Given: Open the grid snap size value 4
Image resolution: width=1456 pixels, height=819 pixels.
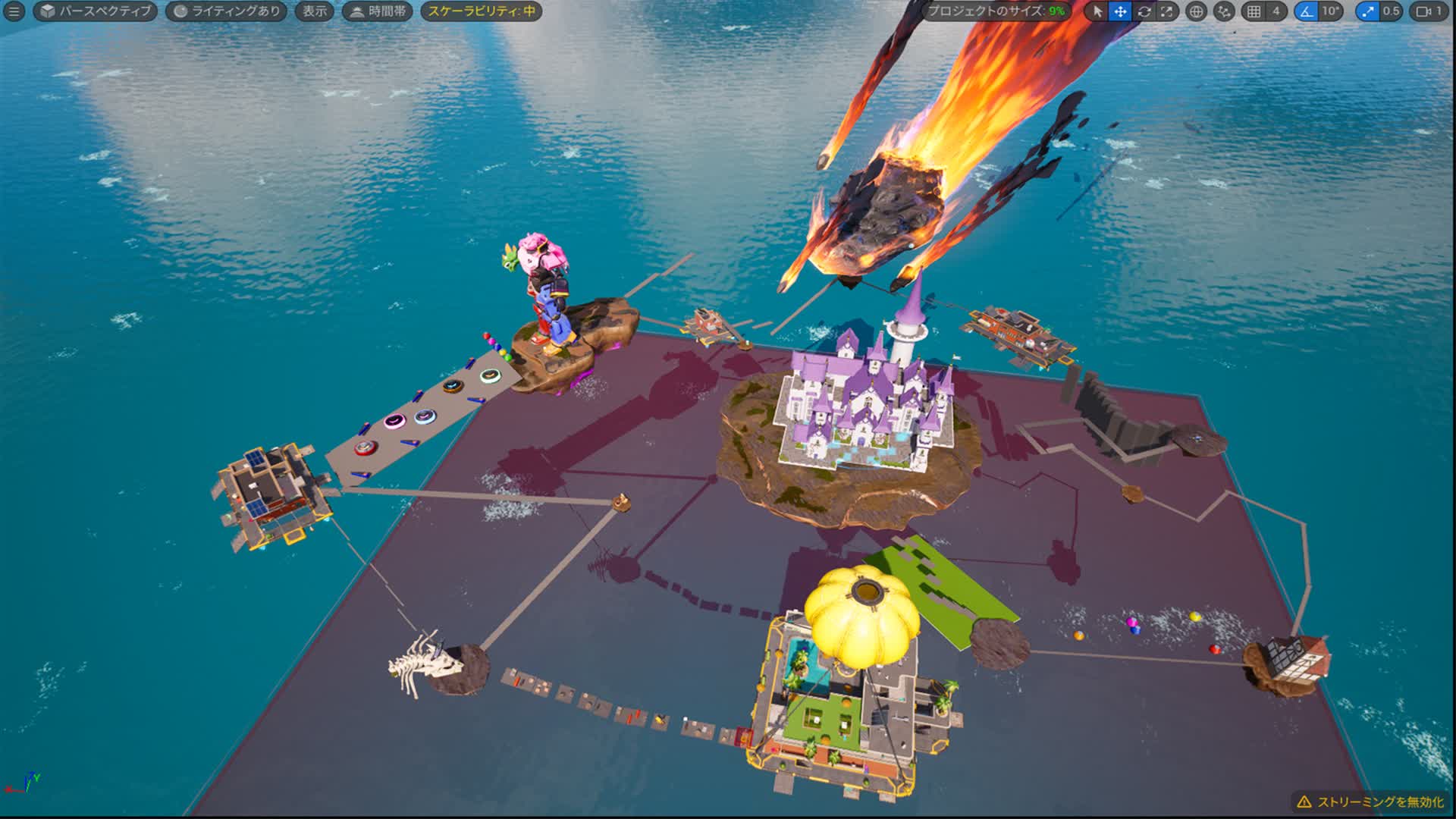Looking at the screenshot, I should pos(1276,11).
